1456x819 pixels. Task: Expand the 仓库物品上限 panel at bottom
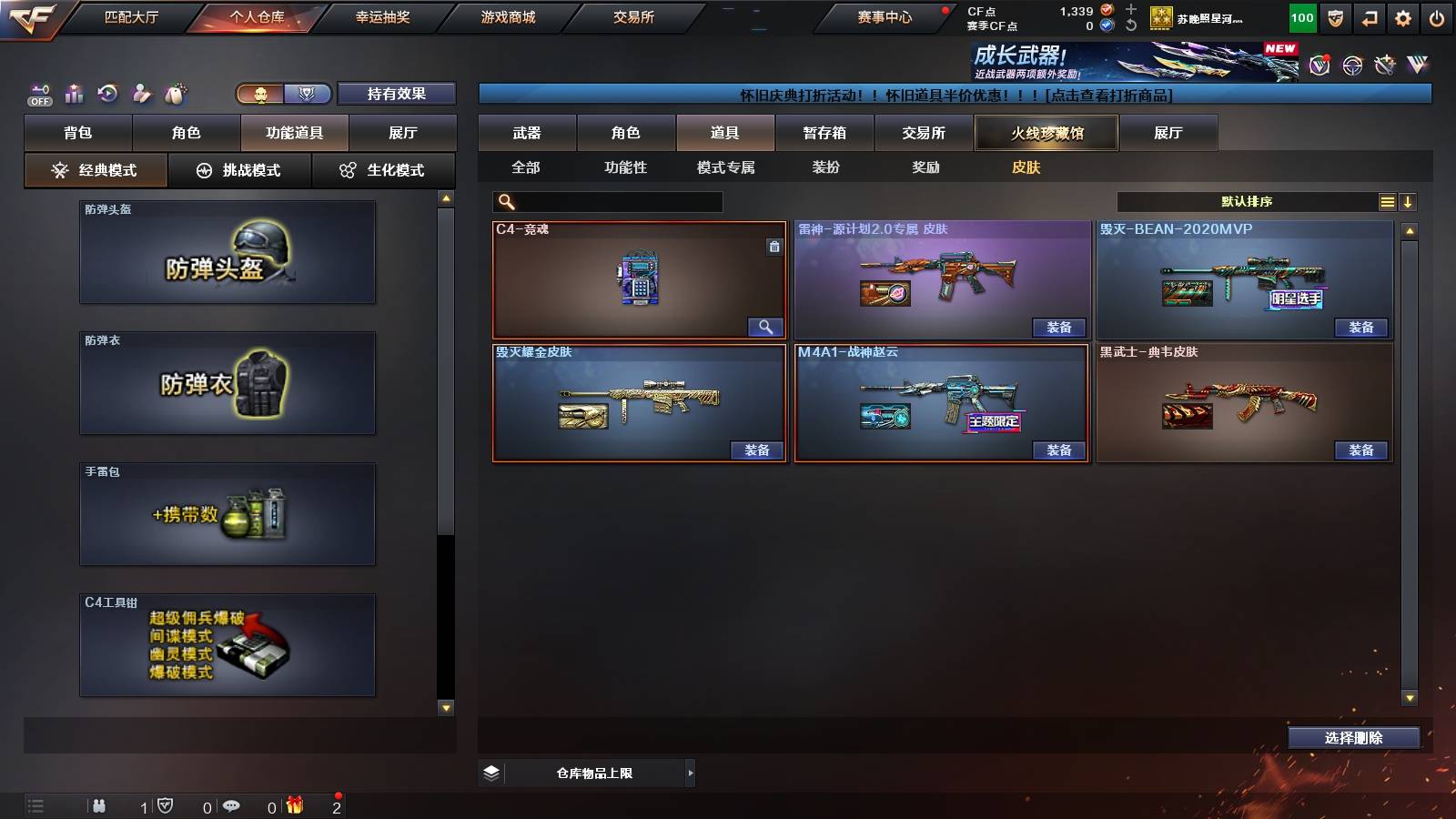(x=690, y=773)
